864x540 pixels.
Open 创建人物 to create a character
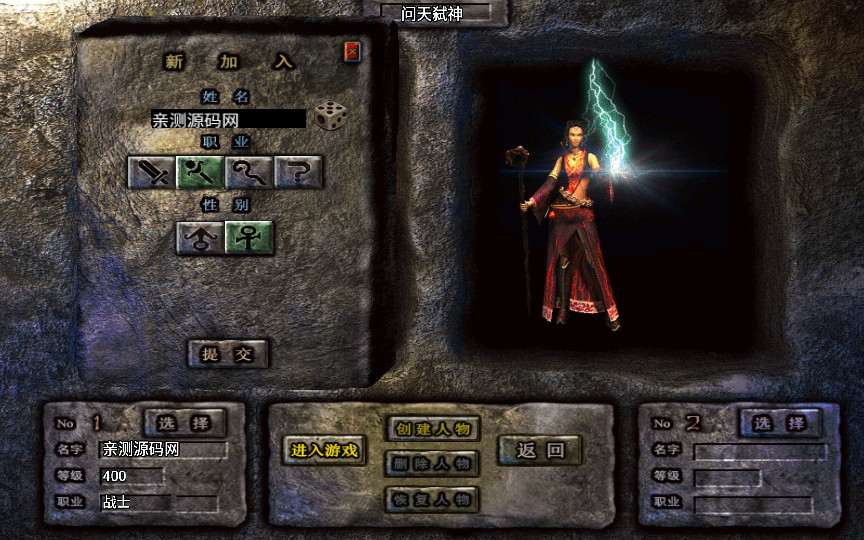pos(432,429)
